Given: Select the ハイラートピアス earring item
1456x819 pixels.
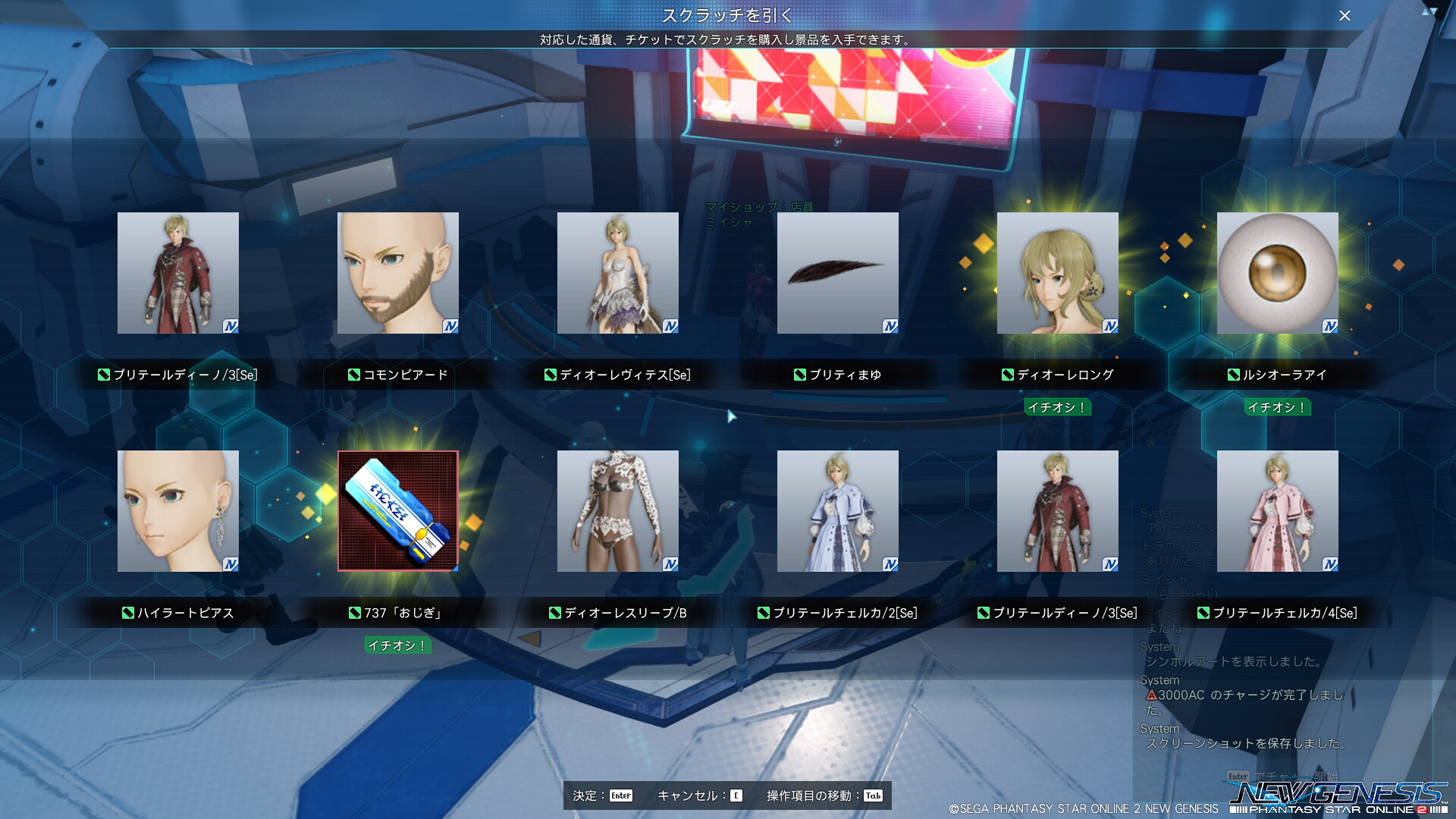Looking at the screenshot, I should pyautogui.click(x=178, y=511).
